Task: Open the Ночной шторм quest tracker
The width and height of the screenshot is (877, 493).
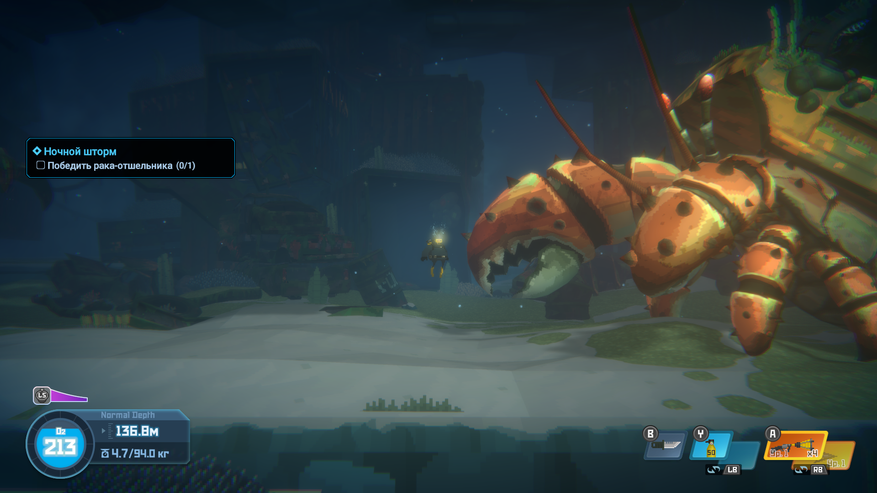Action: (x=80, y=151)
